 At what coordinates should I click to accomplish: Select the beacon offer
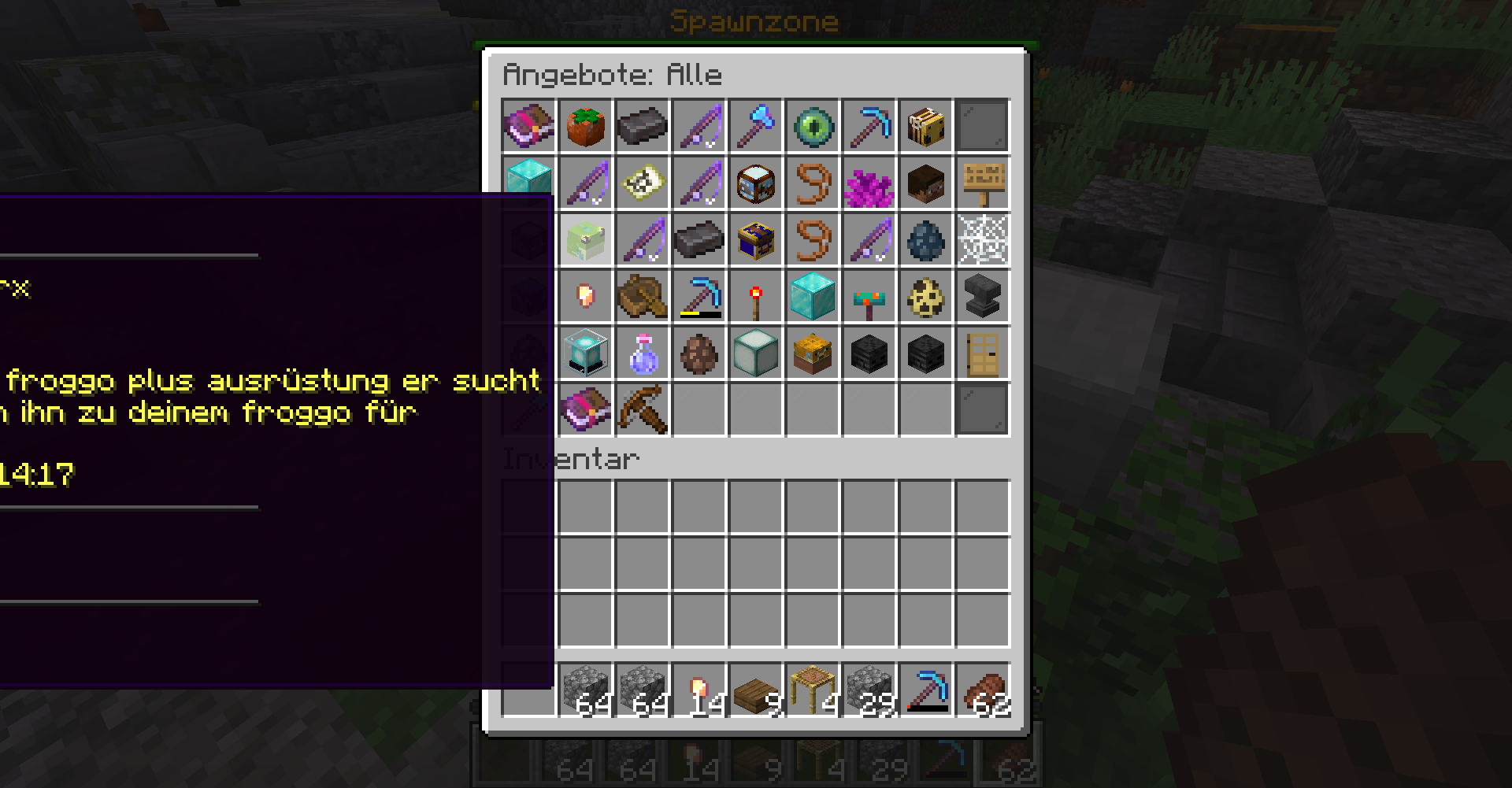tap(586, 353)
